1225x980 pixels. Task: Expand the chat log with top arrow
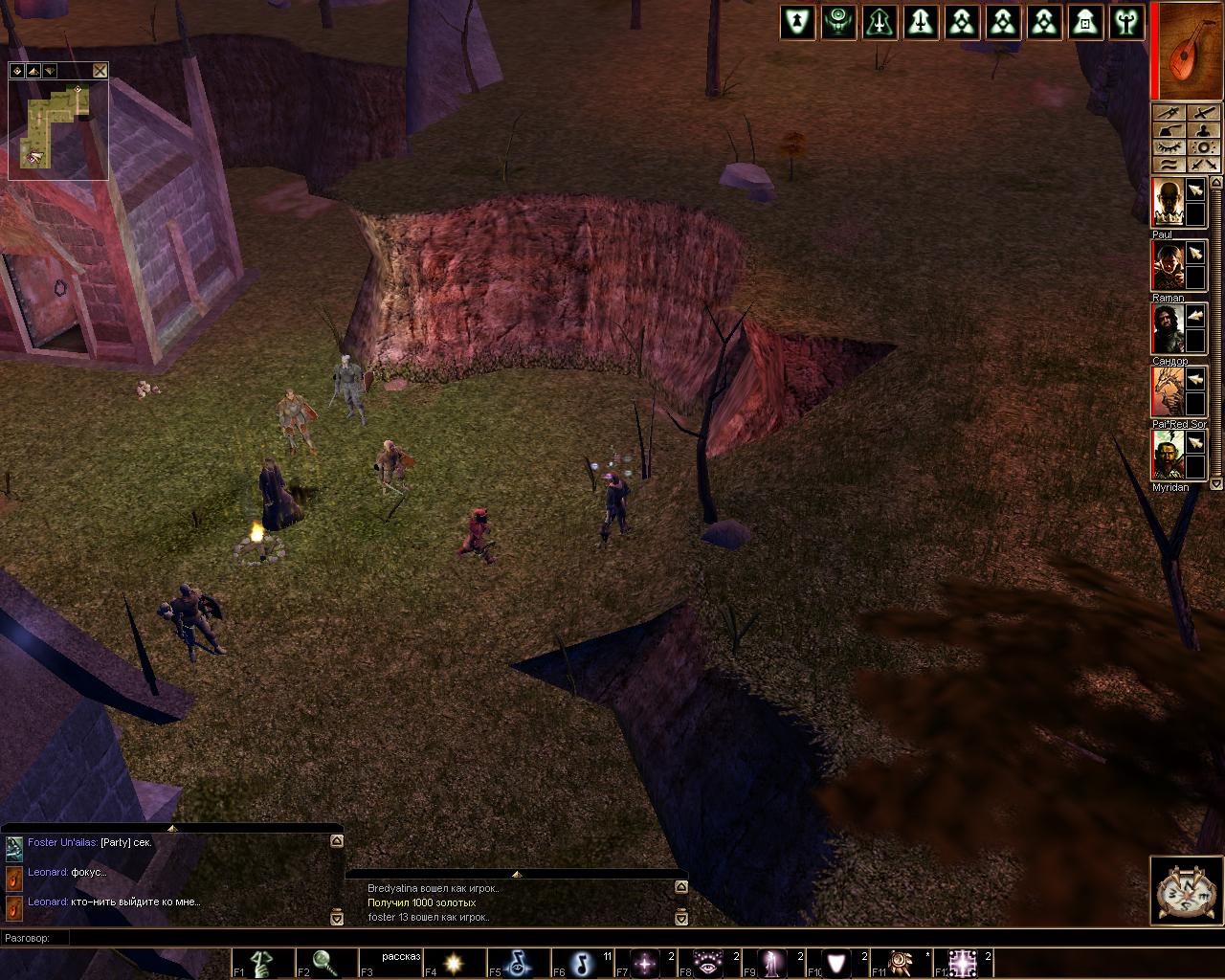point(171,828)
